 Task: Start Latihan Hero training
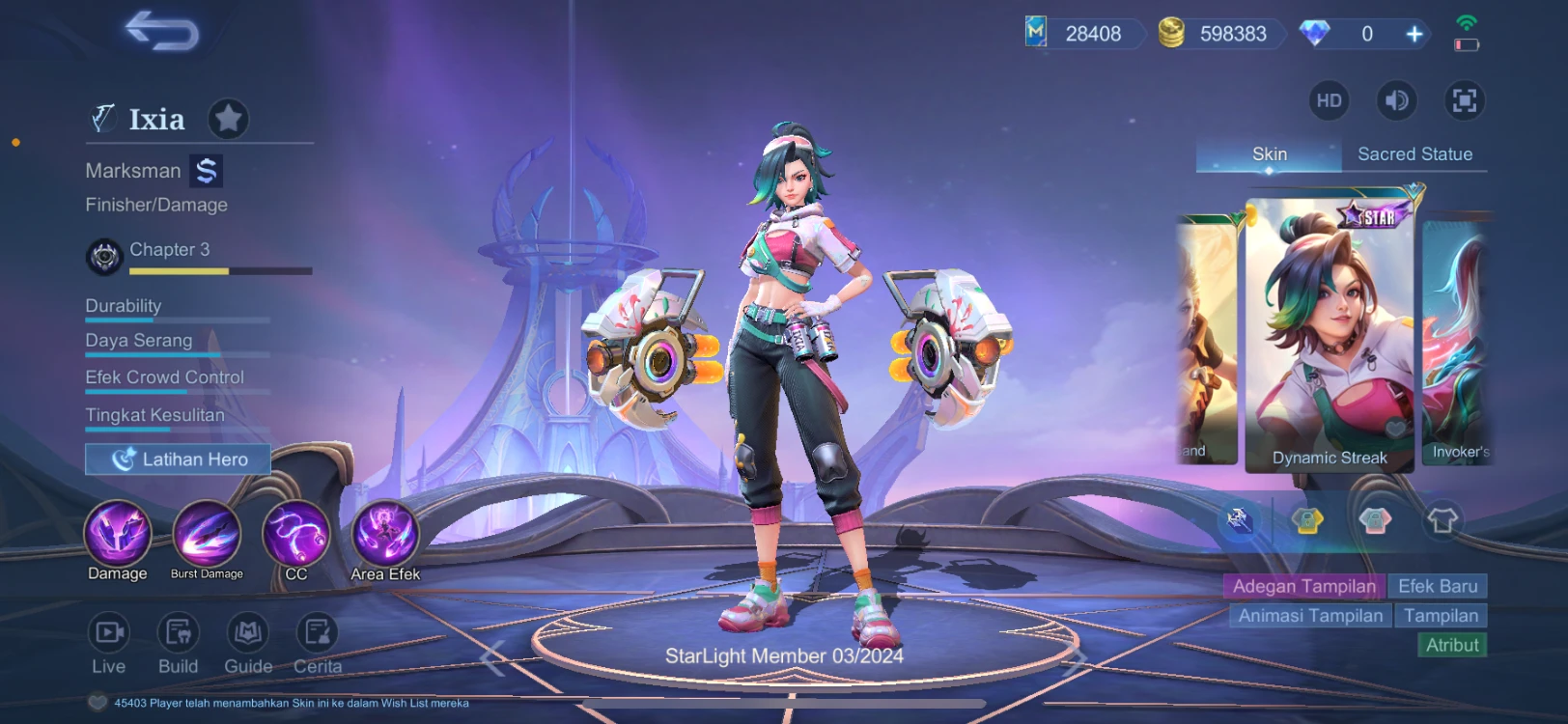pos(178,459)
